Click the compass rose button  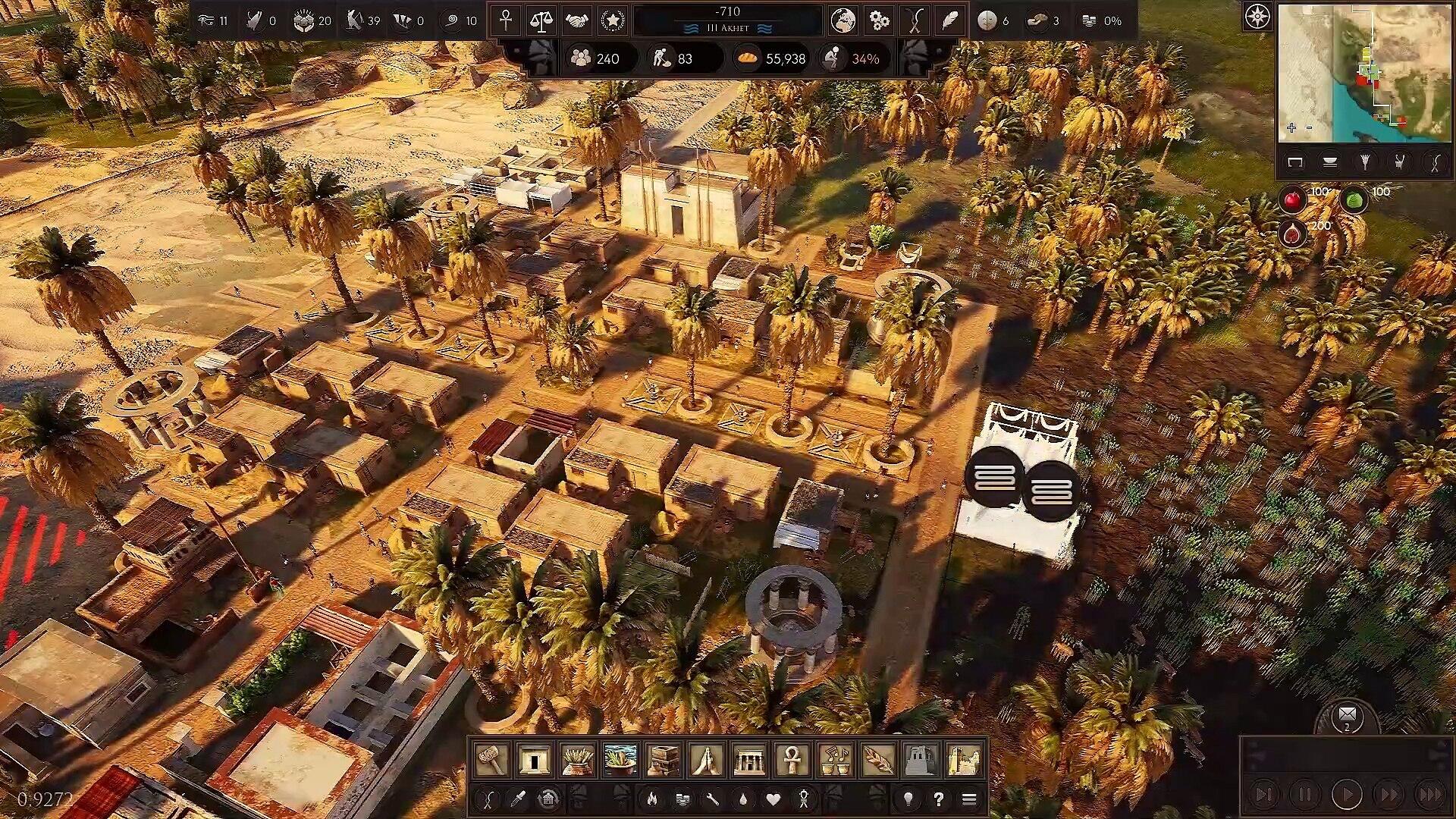point(1257,17)
